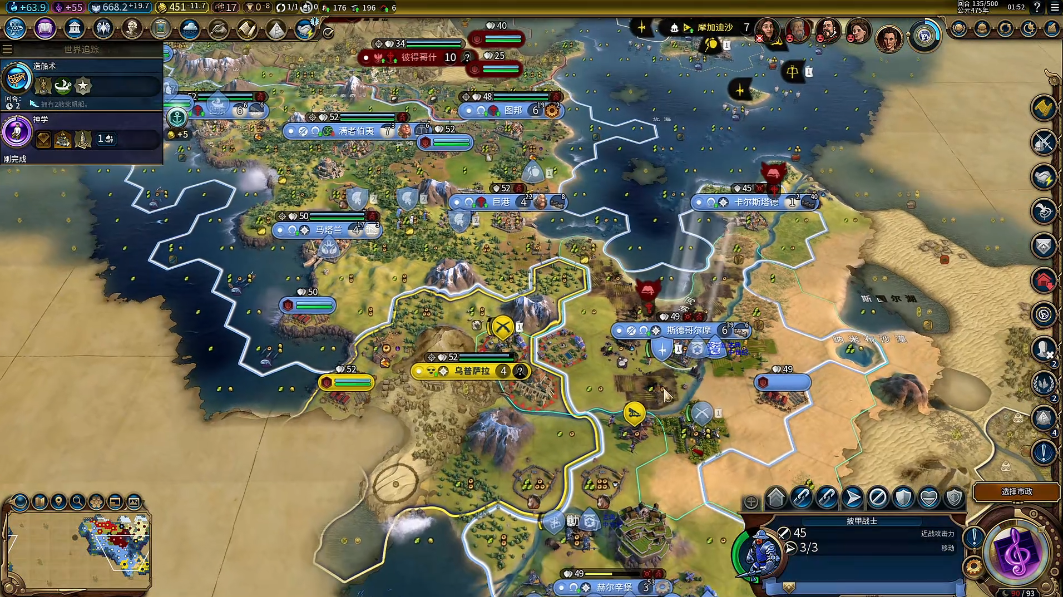Open the technology tree button
The height and width of the screenshot is (597, 1063).
[x=16, y=28]
